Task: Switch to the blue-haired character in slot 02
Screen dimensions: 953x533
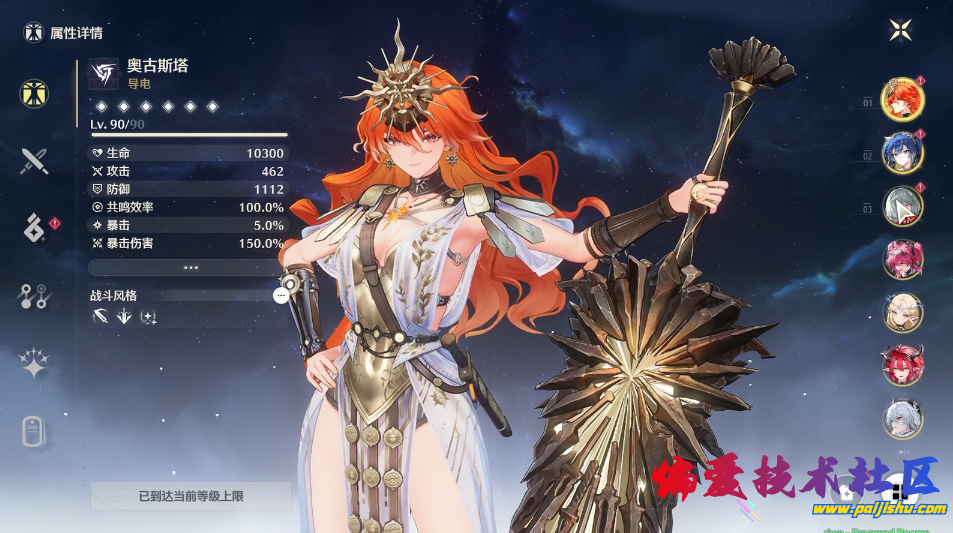Action: pyautogui.click(x=902, y=153)
